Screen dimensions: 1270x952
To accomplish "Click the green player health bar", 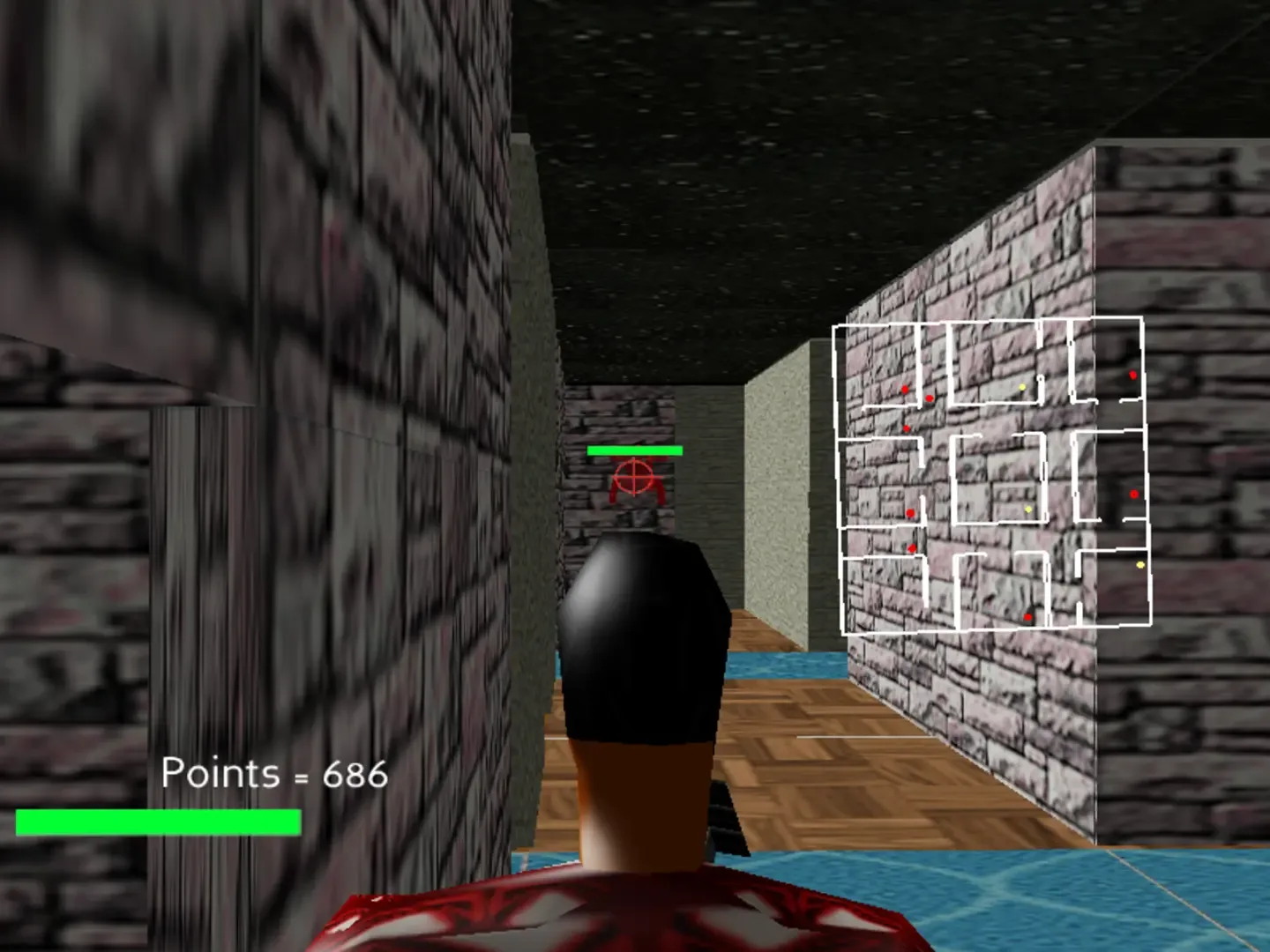I will [159, 822].
